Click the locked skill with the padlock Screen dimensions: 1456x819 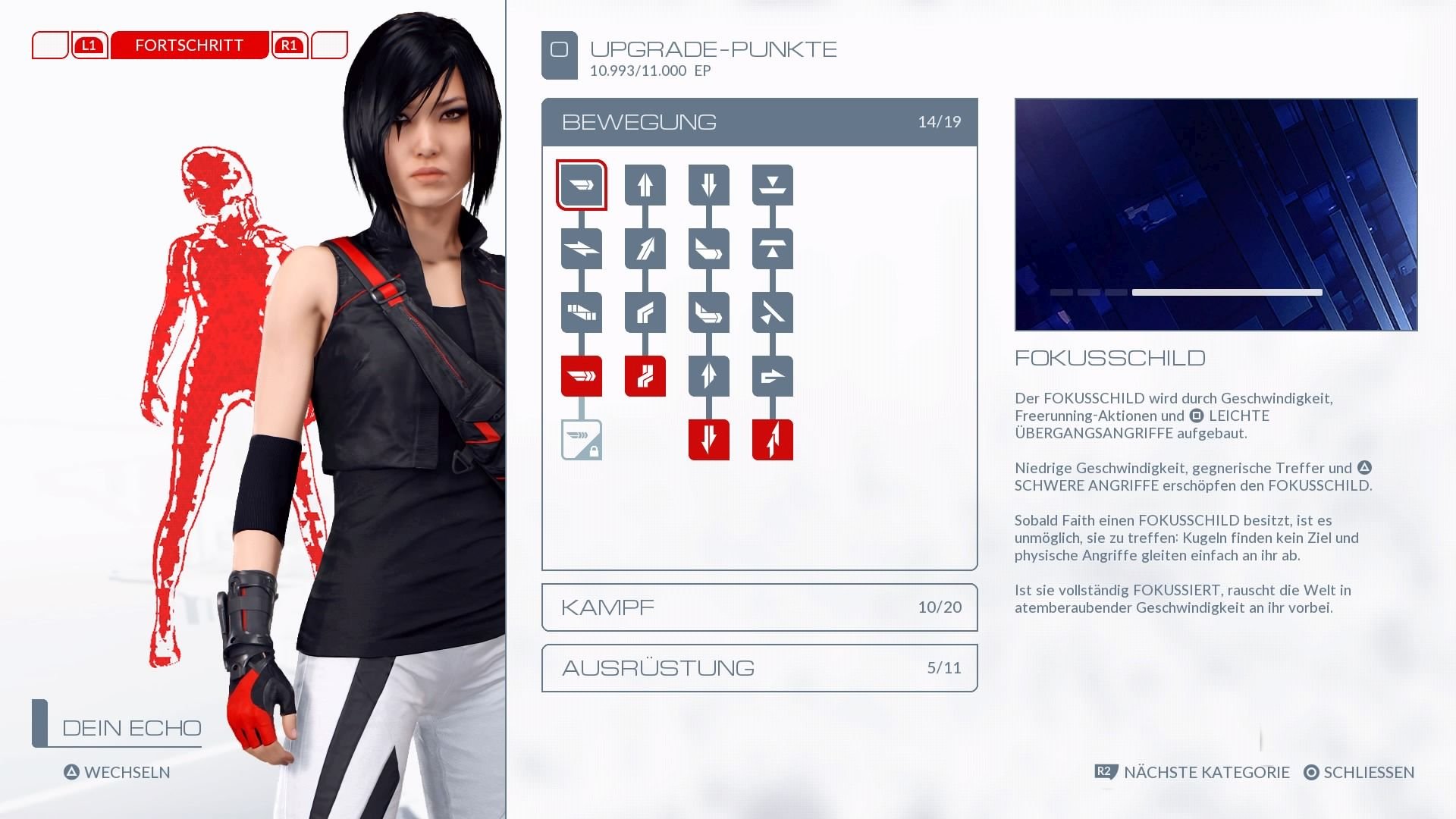pos(581,439)
